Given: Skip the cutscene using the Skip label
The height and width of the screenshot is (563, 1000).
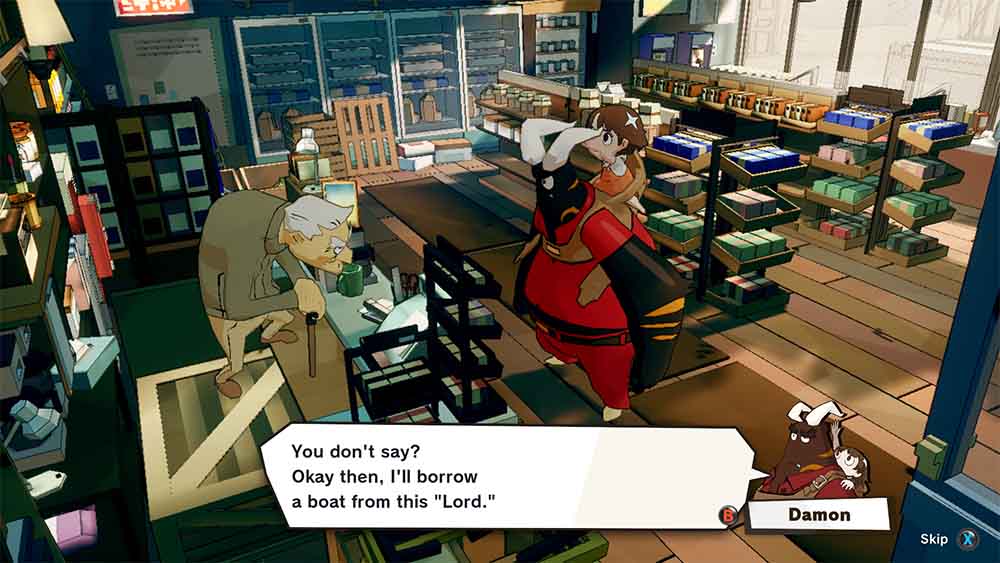Looking at the screenshot, I should click(x=934, y=540).
